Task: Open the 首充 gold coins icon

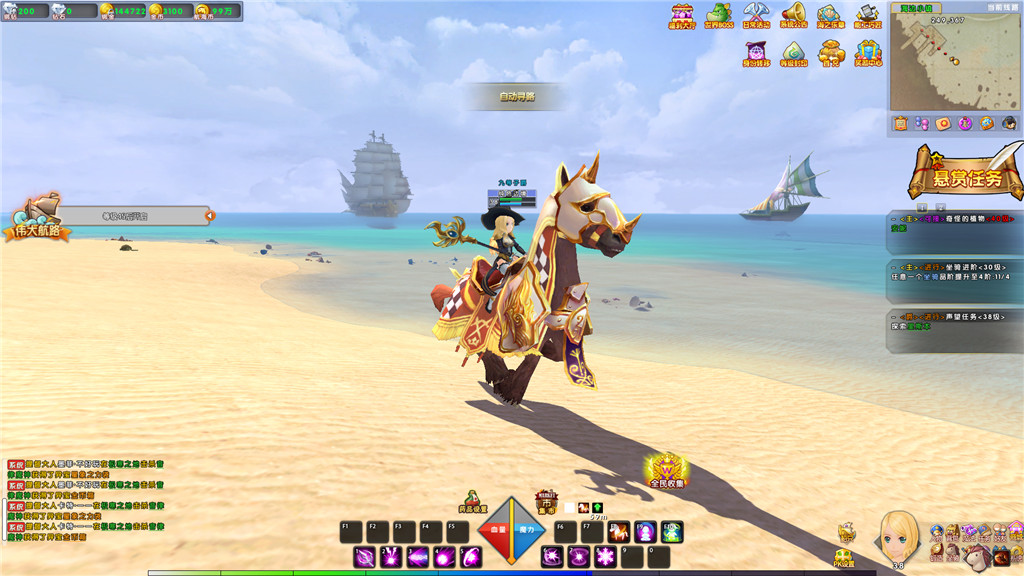Action: 831,52
